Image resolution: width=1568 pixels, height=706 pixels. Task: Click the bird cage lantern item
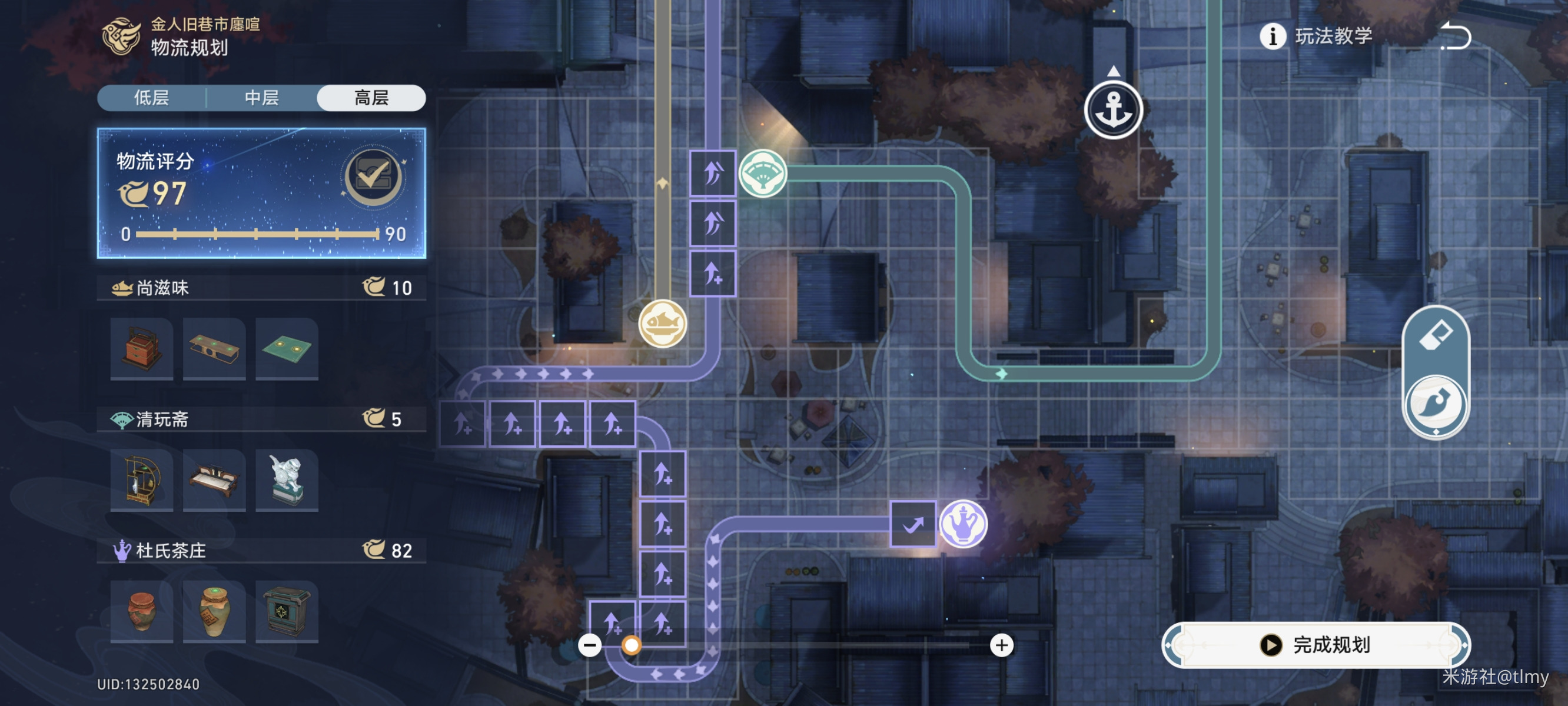[142, 480]
